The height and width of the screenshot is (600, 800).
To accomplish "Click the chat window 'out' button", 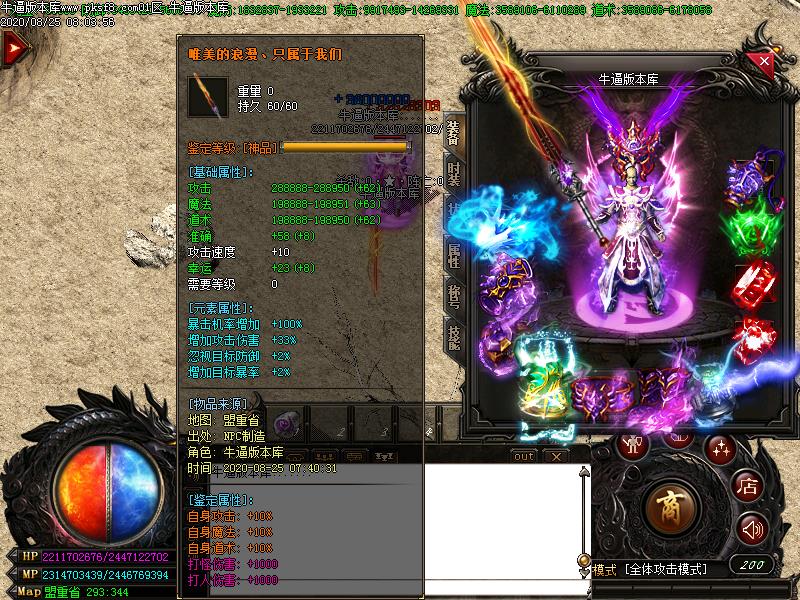I will coord(524,456).
